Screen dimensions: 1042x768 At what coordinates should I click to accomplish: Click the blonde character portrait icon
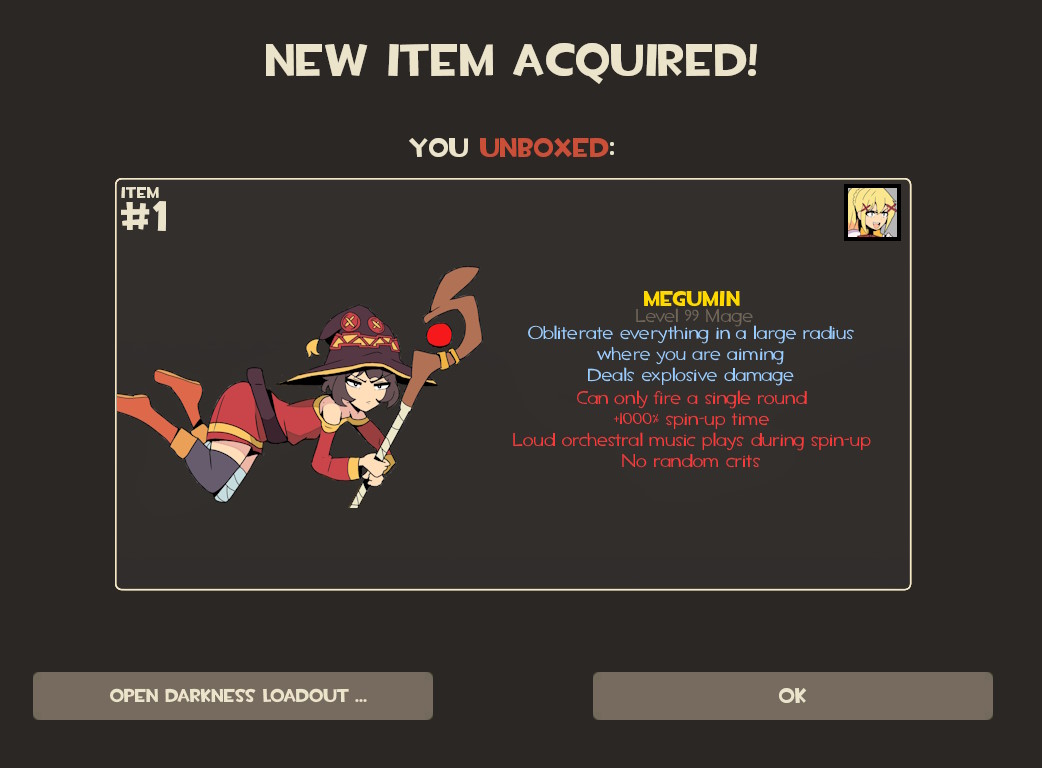pyautogui.click(x=872, y=212)
